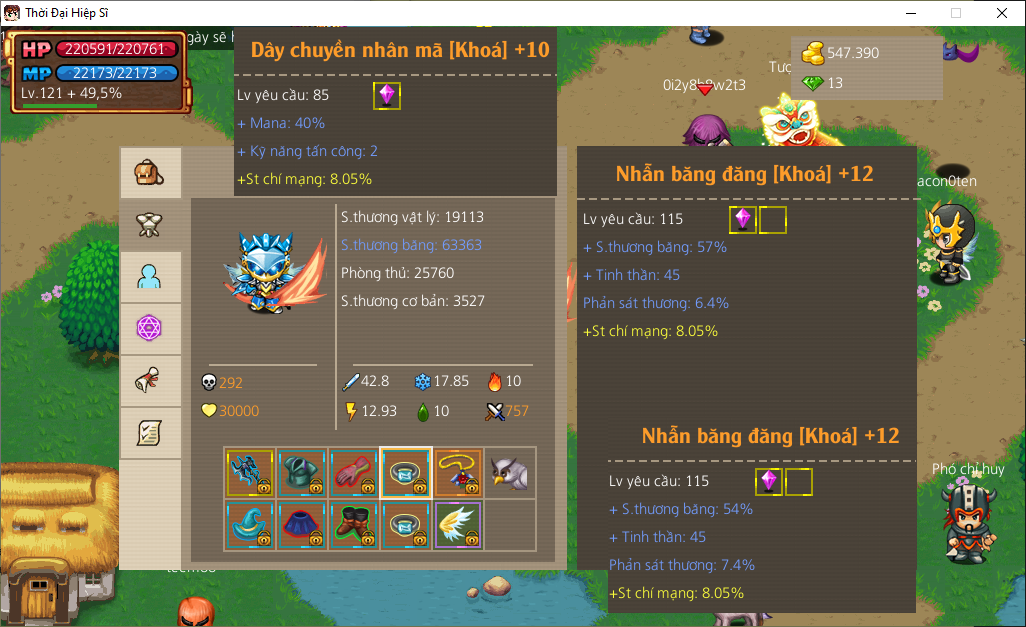Pick the blue skirt equipment slot
Screen dimensions: 1026x627
coord(302,525)
